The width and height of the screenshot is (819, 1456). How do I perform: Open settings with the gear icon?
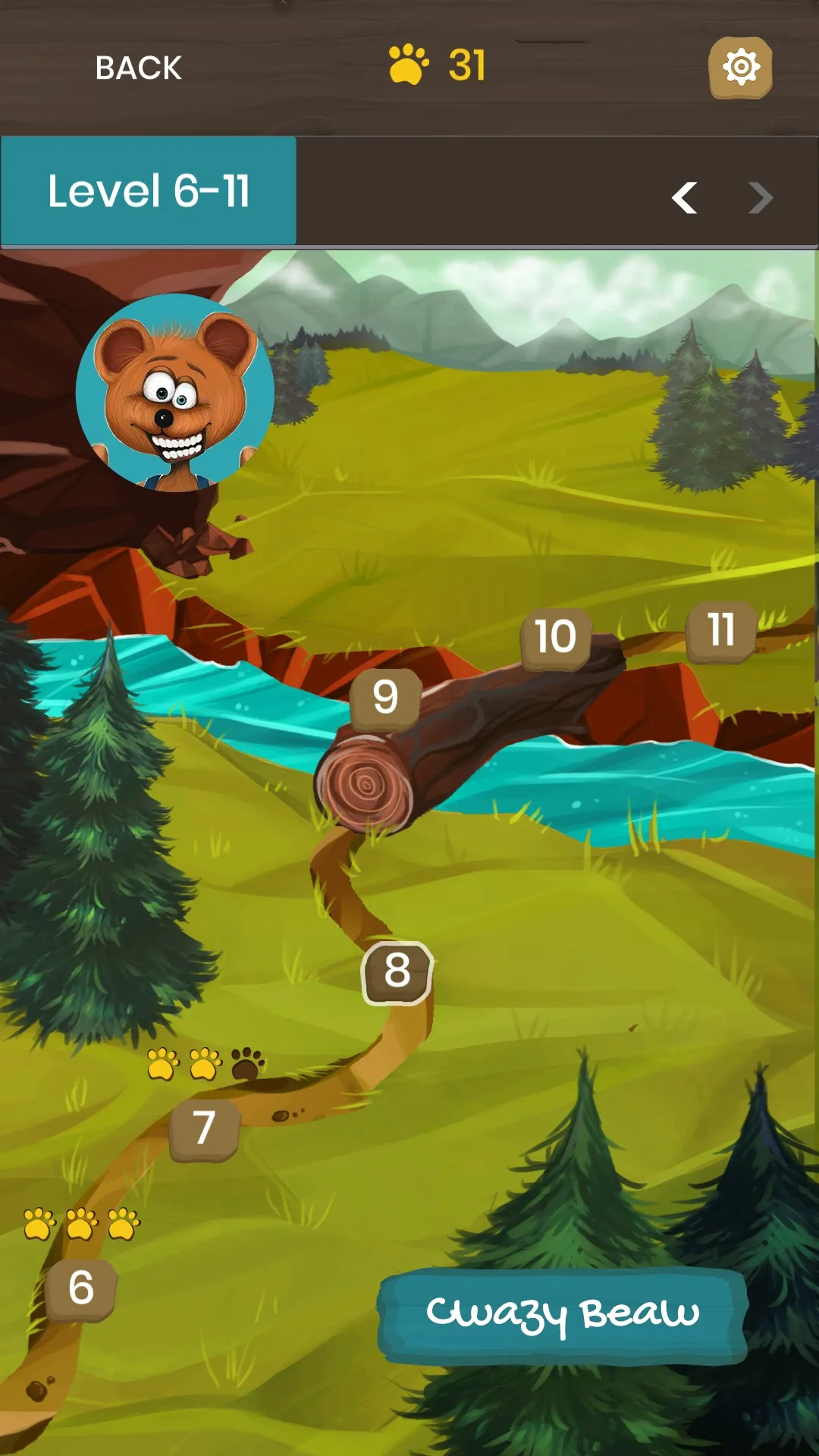[x=740, y=67]
